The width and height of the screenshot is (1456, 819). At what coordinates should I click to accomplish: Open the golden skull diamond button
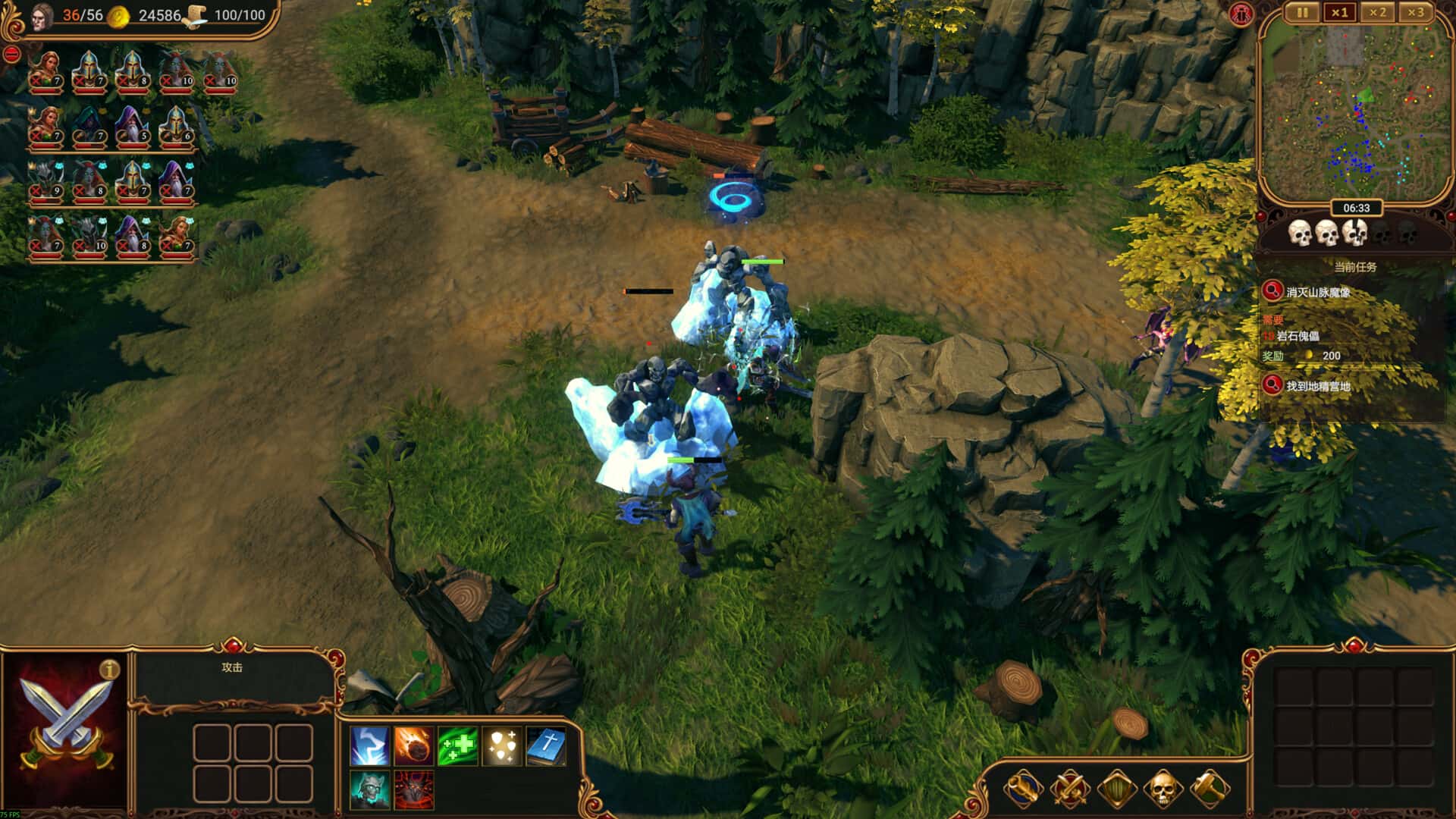point(1163,789)
